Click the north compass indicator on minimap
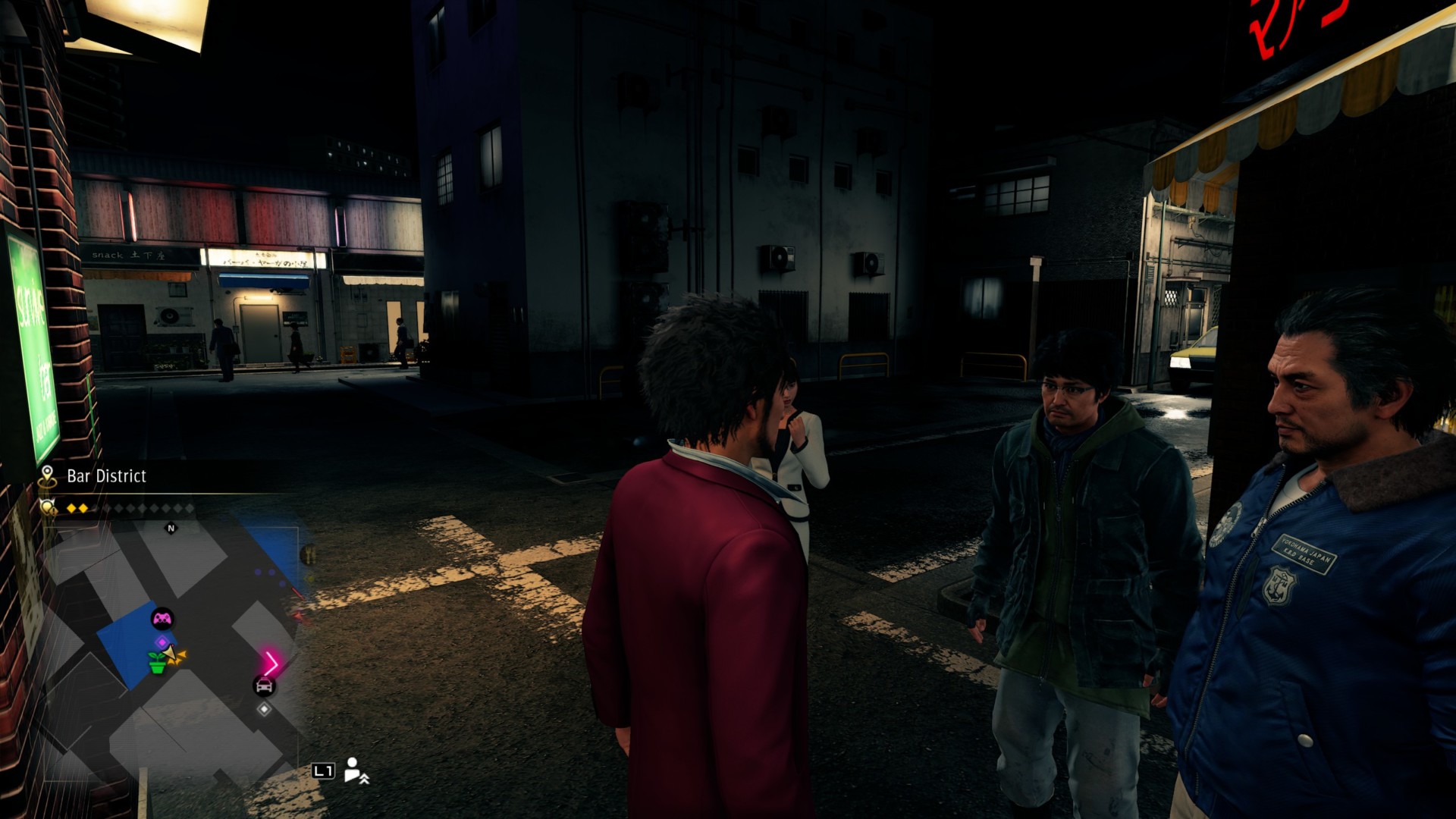The image size is (1456, 819). (x=171, y=529)
